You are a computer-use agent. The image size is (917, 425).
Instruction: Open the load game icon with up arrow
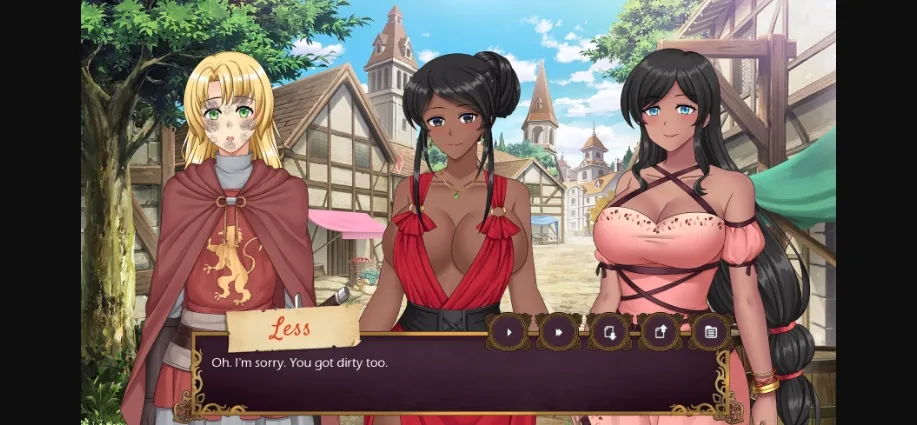coord(660,332)
